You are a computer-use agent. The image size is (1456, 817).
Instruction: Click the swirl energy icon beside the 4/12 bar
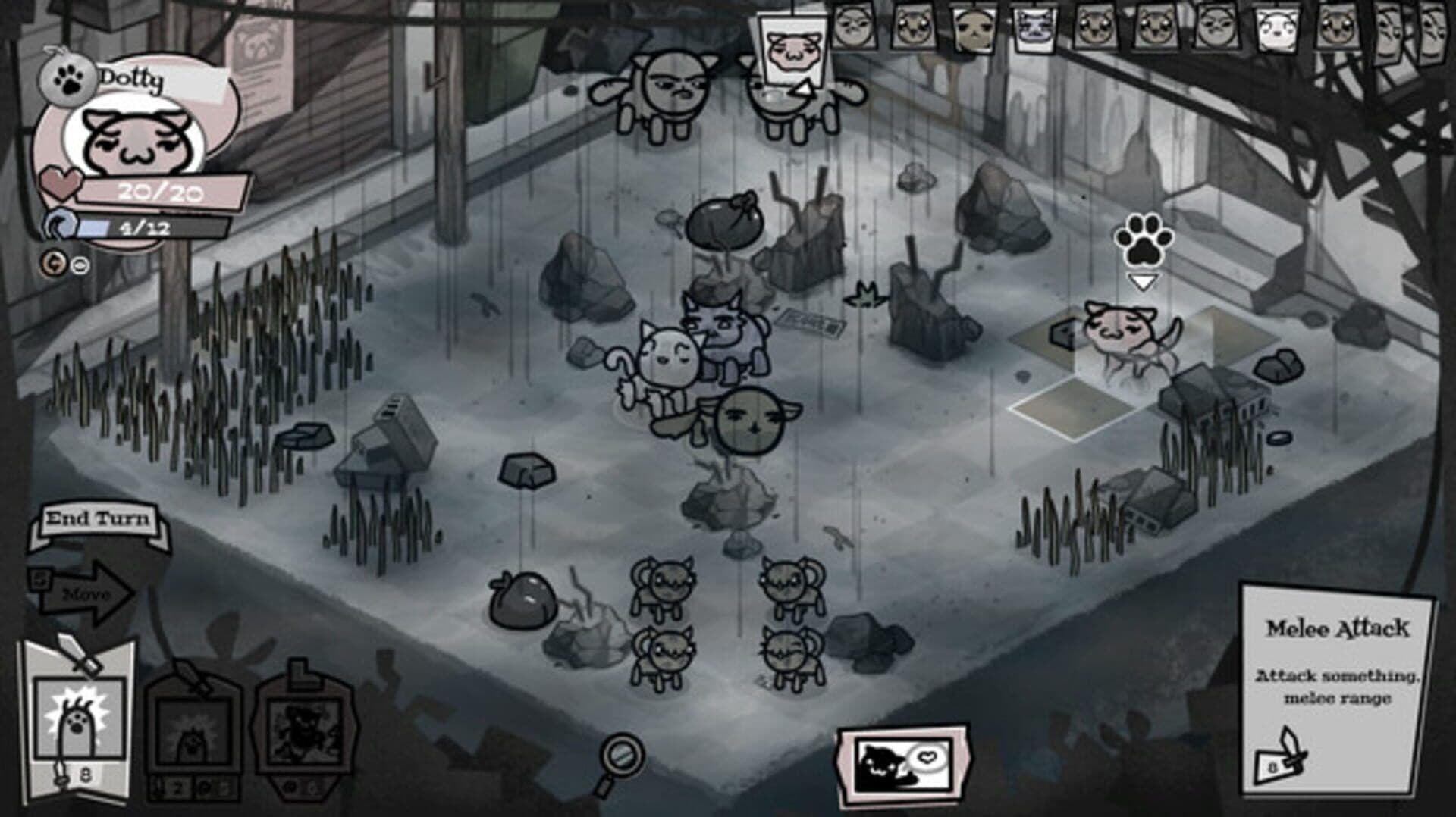59,224
